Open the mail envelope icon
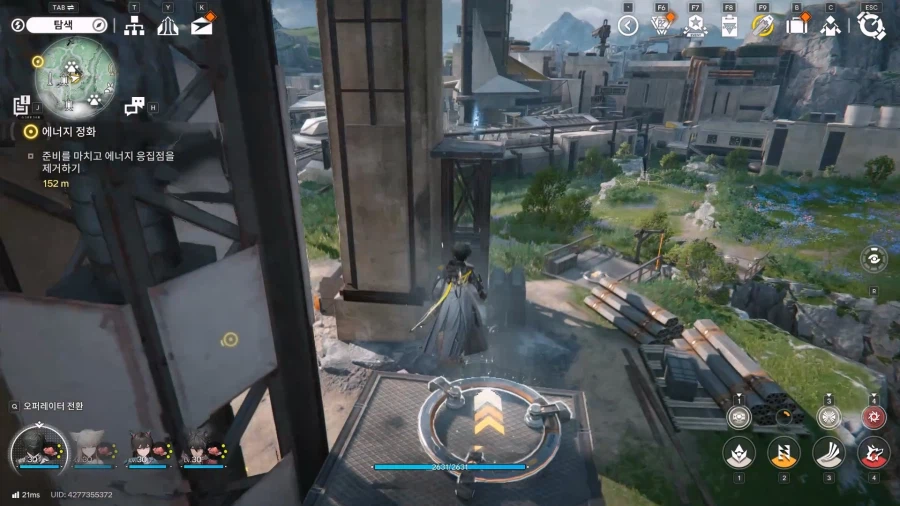The width and height of the screenshot is (900, 506). coord(202,25)
